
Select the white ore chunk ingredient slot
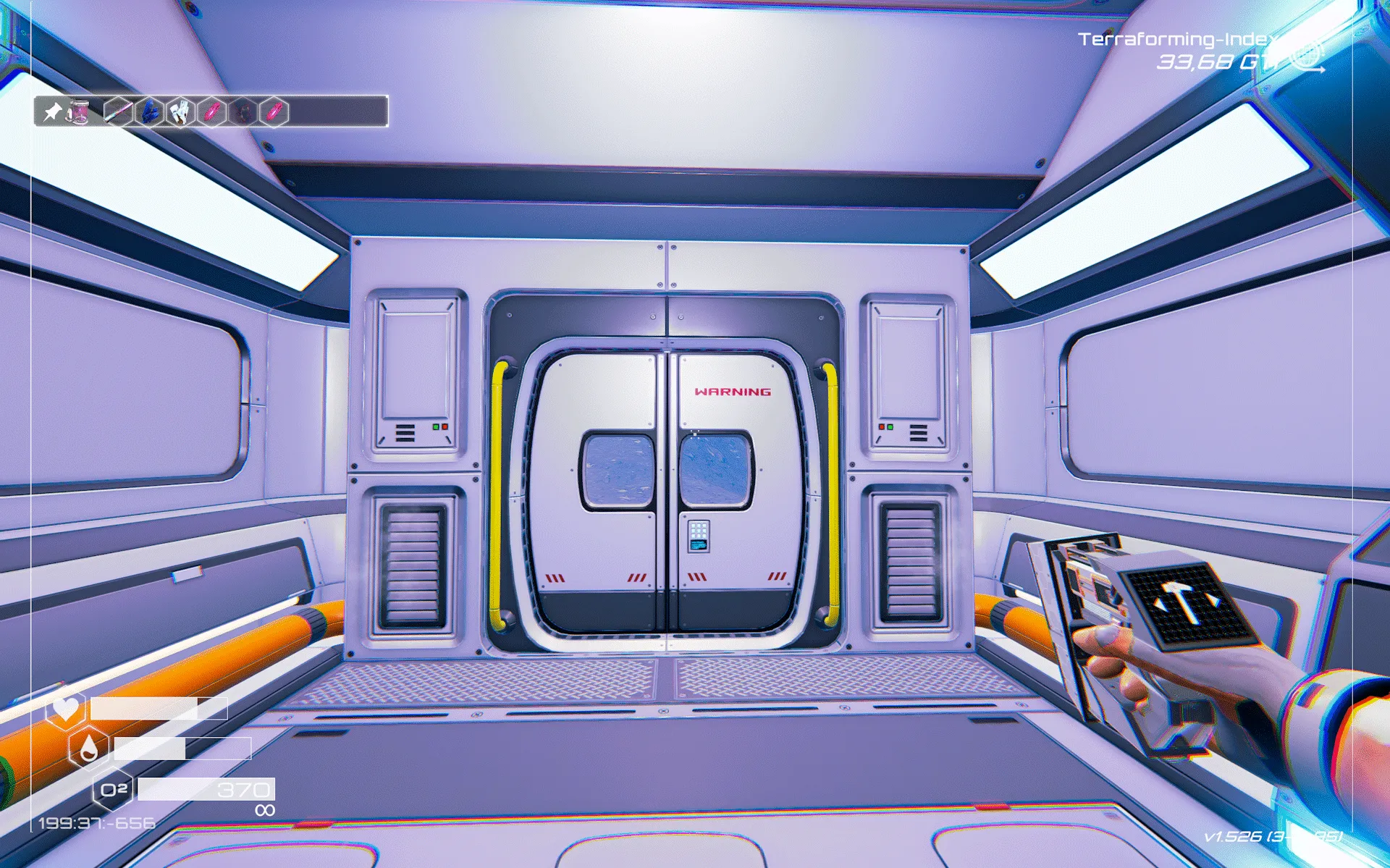click(x=180, y=111)
